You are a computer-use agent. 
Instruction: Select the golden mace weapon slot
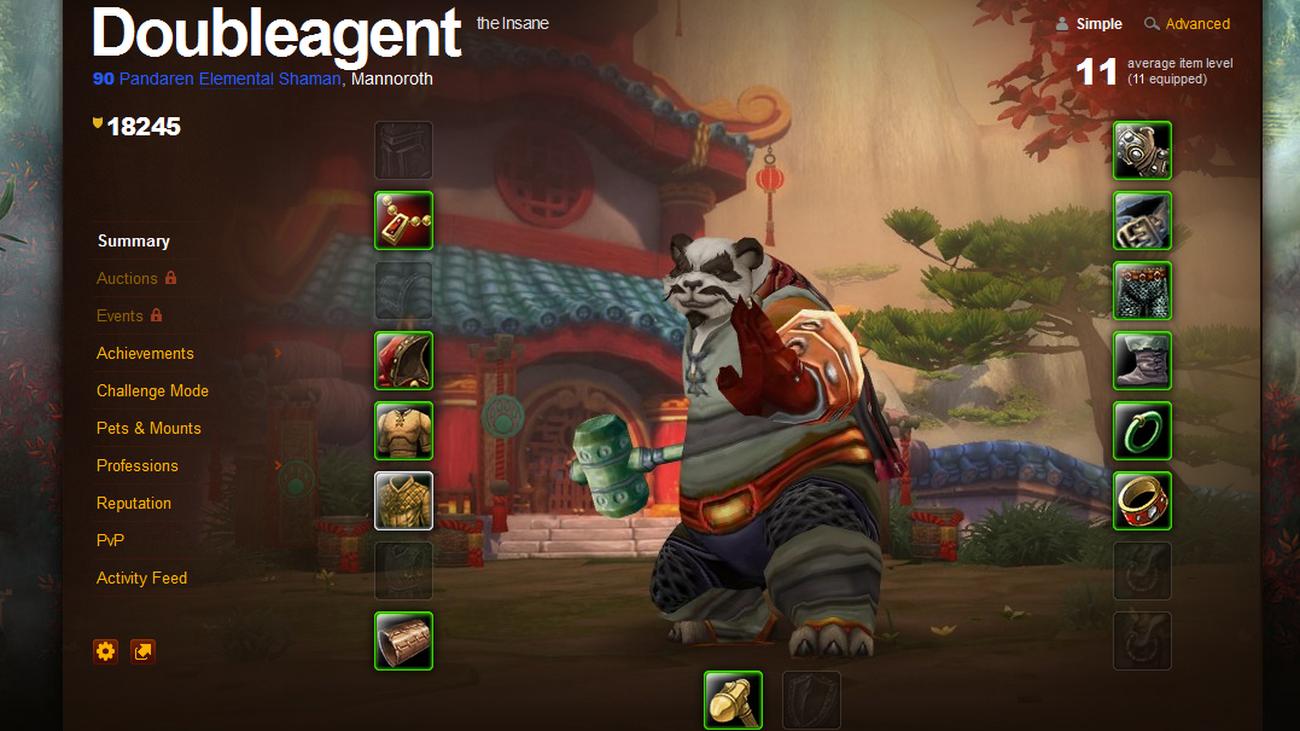coord(733,700)
